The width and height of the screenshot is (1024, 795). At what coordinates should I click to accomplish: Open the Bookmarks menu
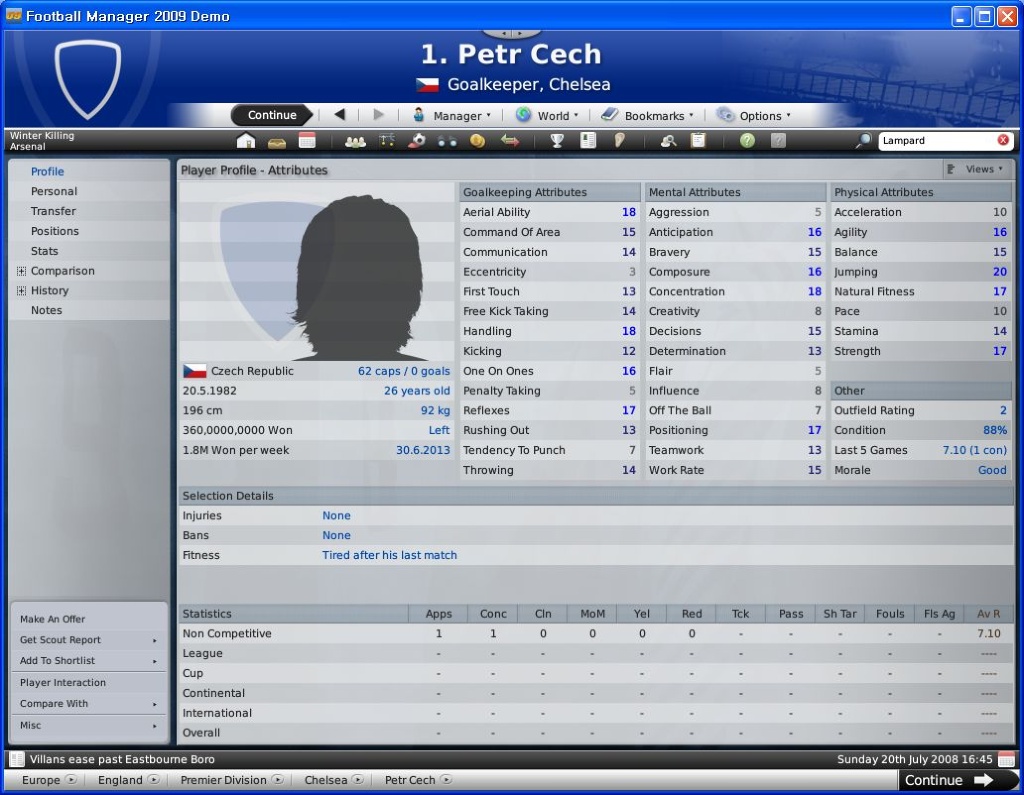pyautogui.click(x=647, y=116)
